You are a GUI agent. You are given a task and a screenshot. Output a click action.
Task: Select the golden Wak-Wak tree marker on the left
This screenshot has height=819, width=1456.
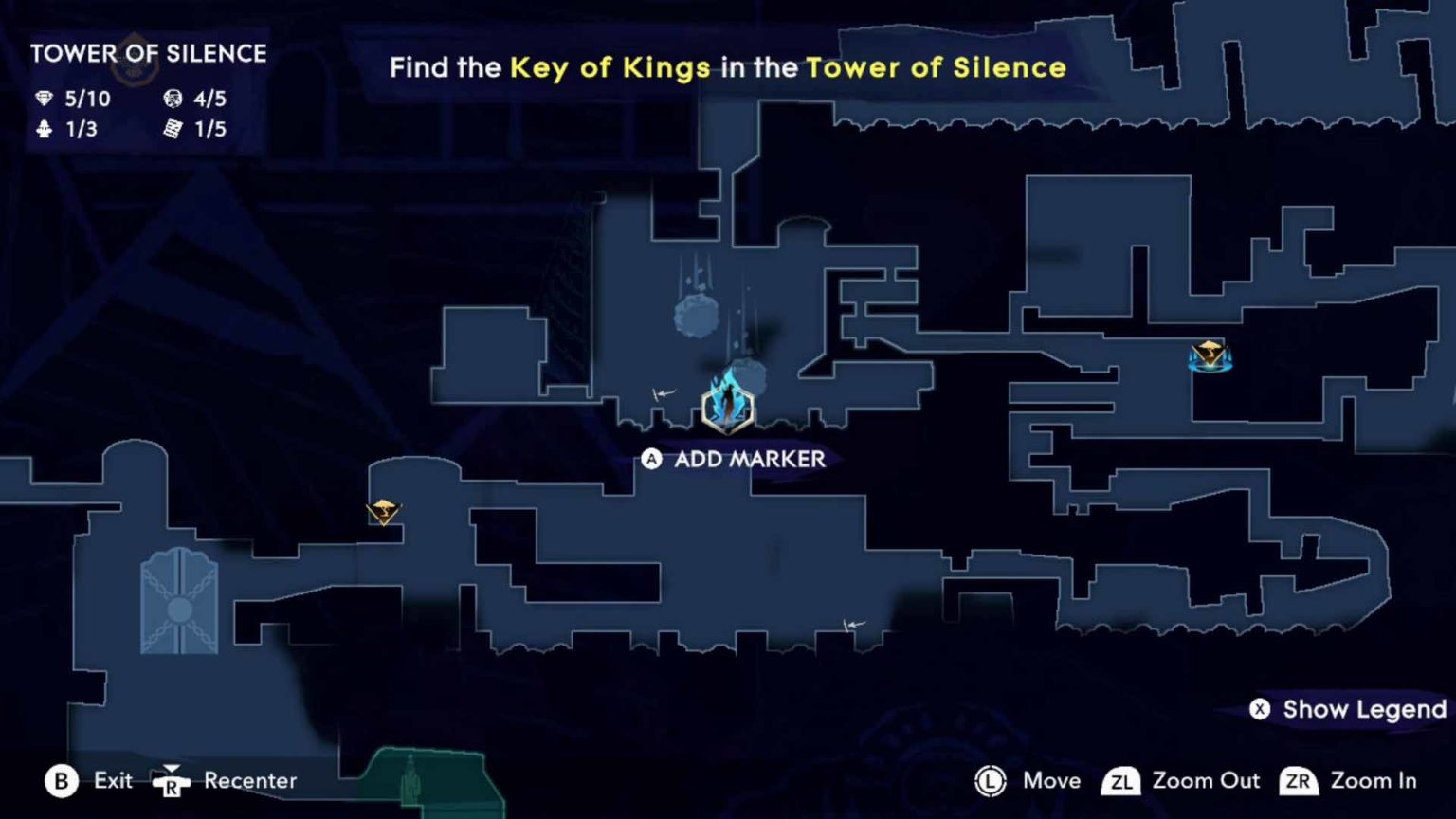383,512
